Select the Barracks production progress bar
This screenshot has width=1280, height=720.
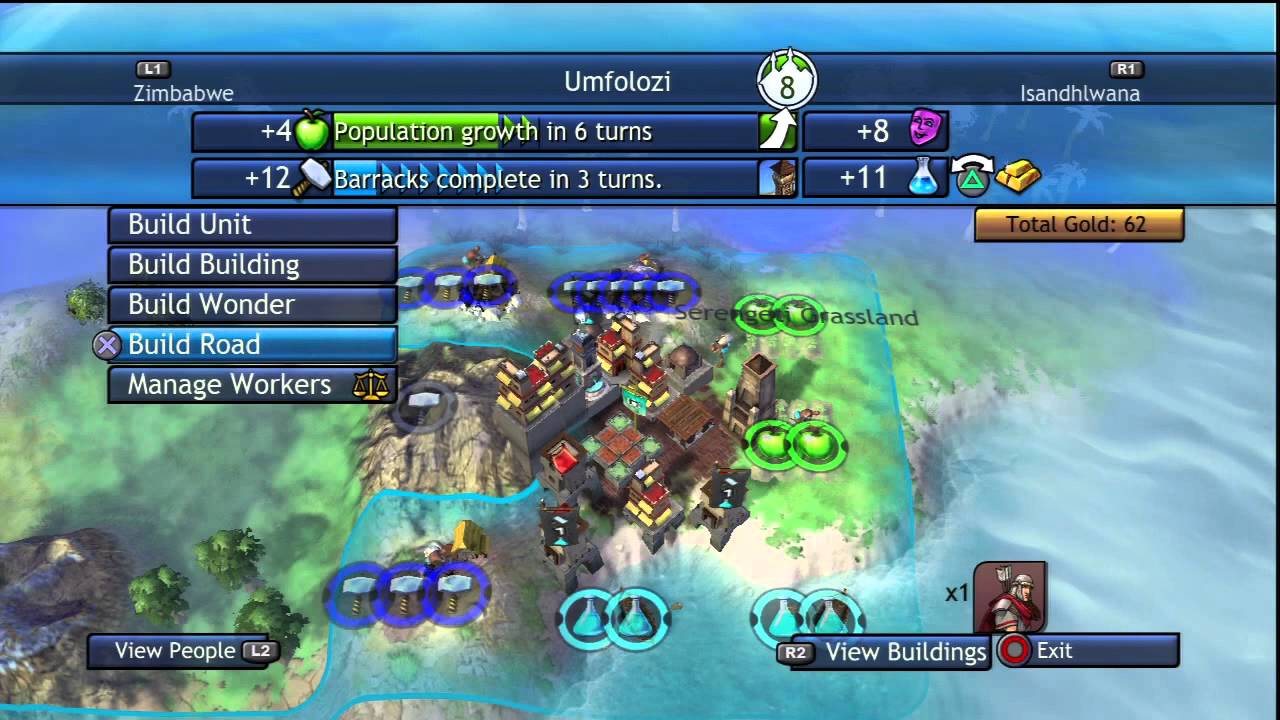[x=545, y=180]
